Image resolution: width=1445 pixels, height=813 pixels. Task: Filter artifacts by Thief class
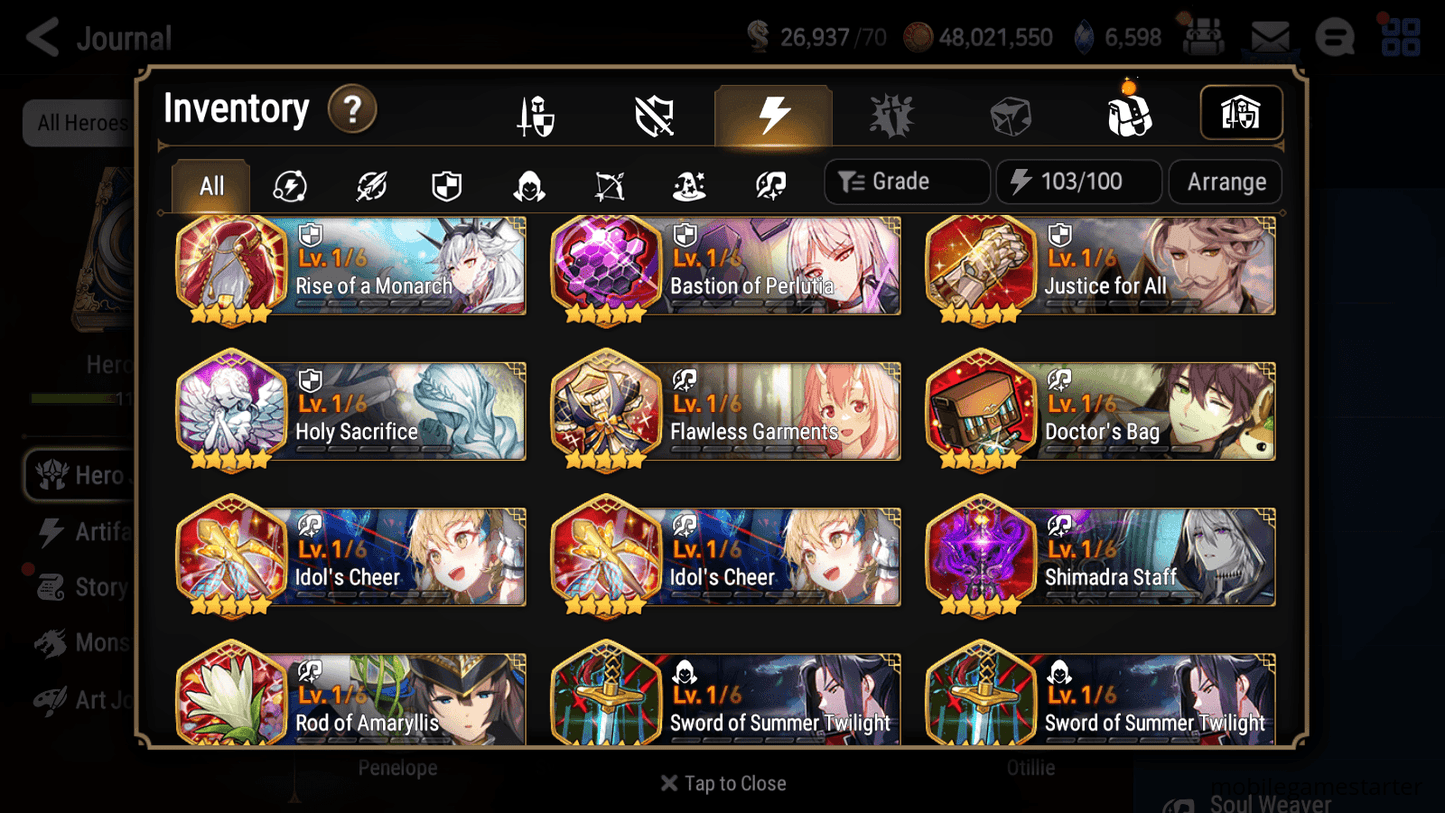[x=529, y=182]
